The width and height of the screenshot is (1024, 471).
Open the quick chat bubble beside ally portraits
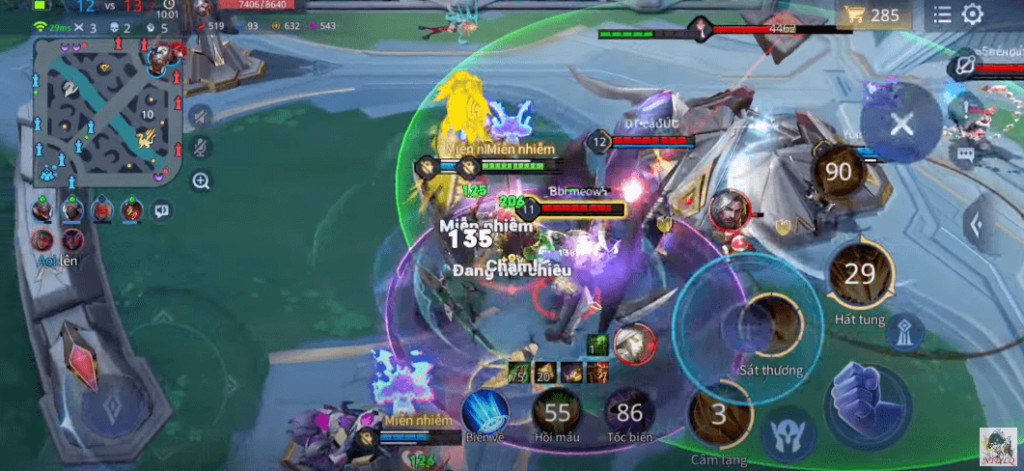(161, 211)
